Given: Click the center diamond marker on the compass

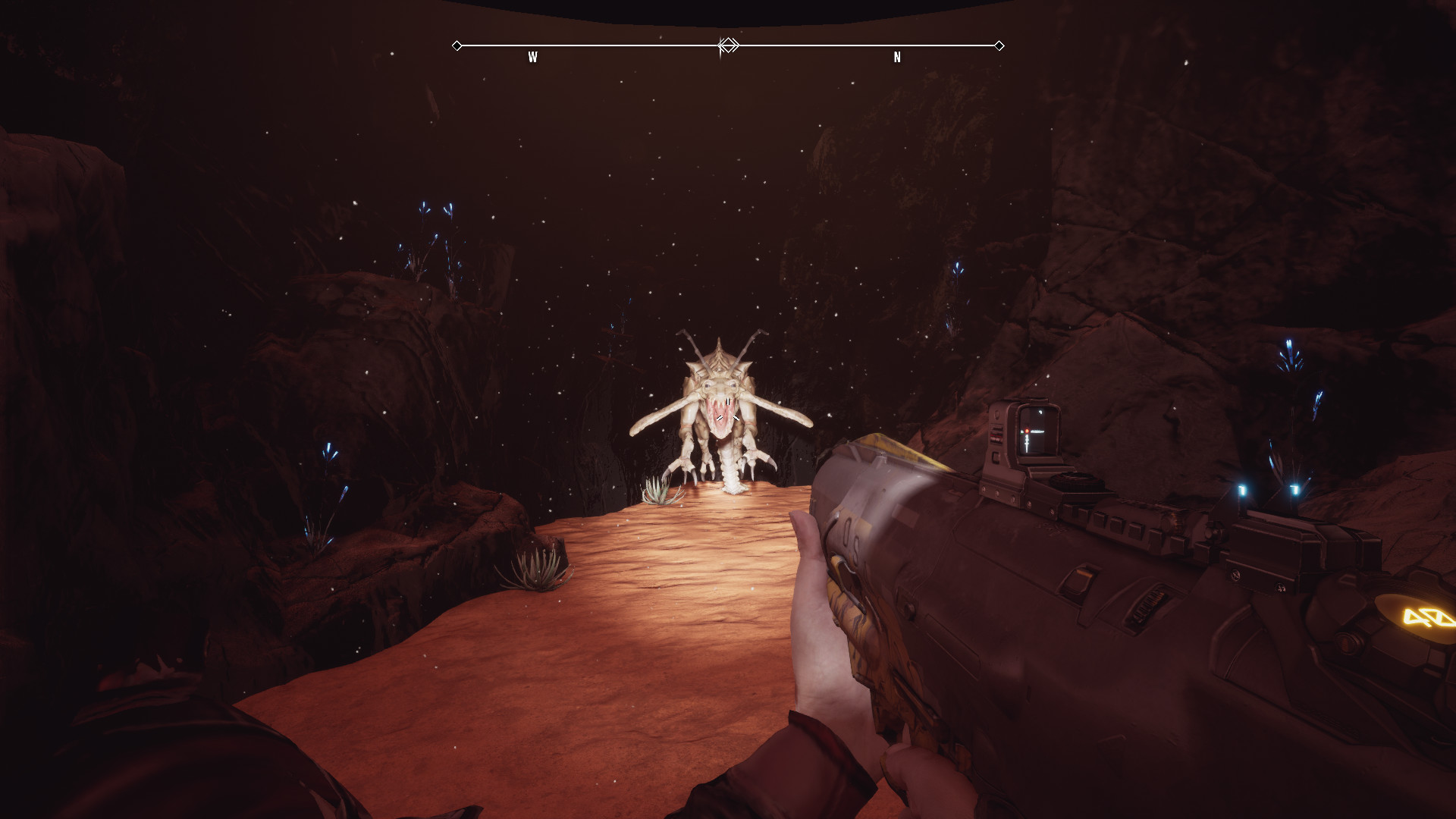Looking at the screenshot, I should click(x=728, y=45).
